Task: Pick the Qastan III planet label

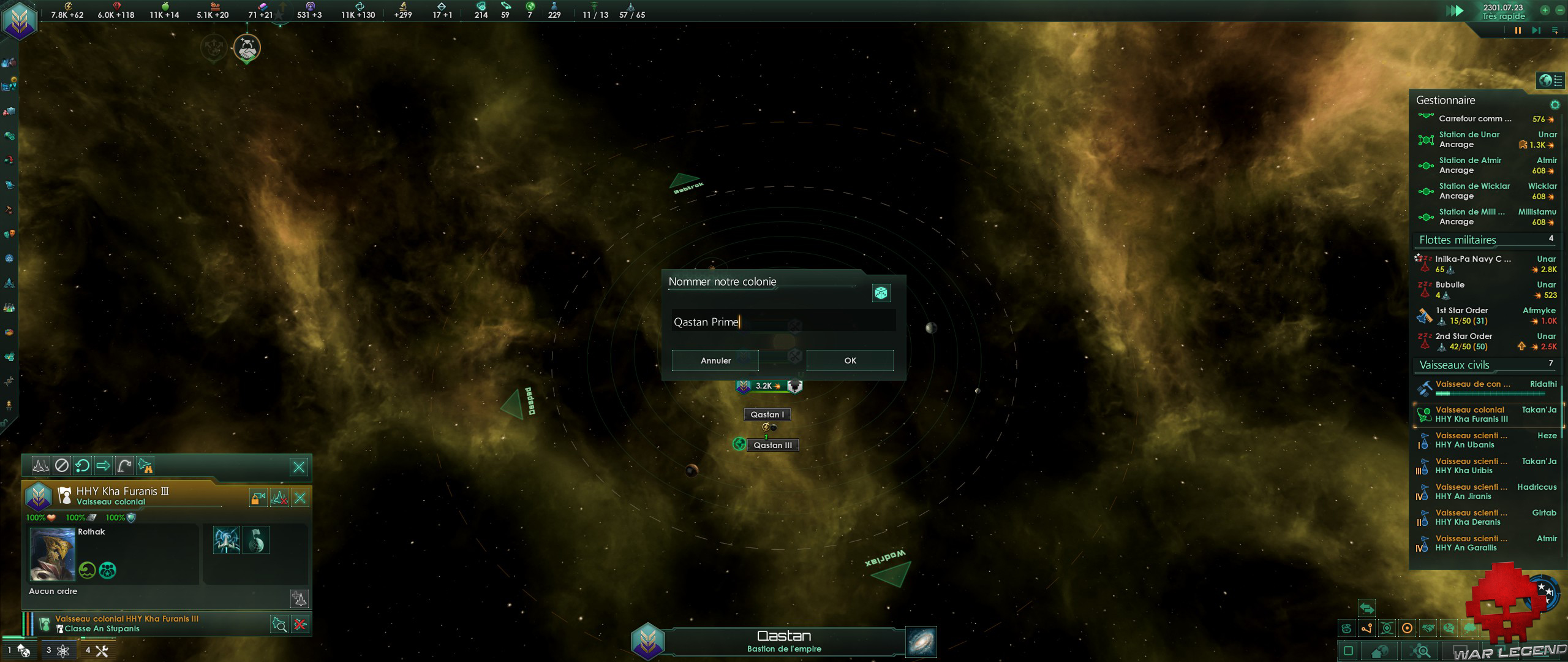Action: tap(772, 445)
